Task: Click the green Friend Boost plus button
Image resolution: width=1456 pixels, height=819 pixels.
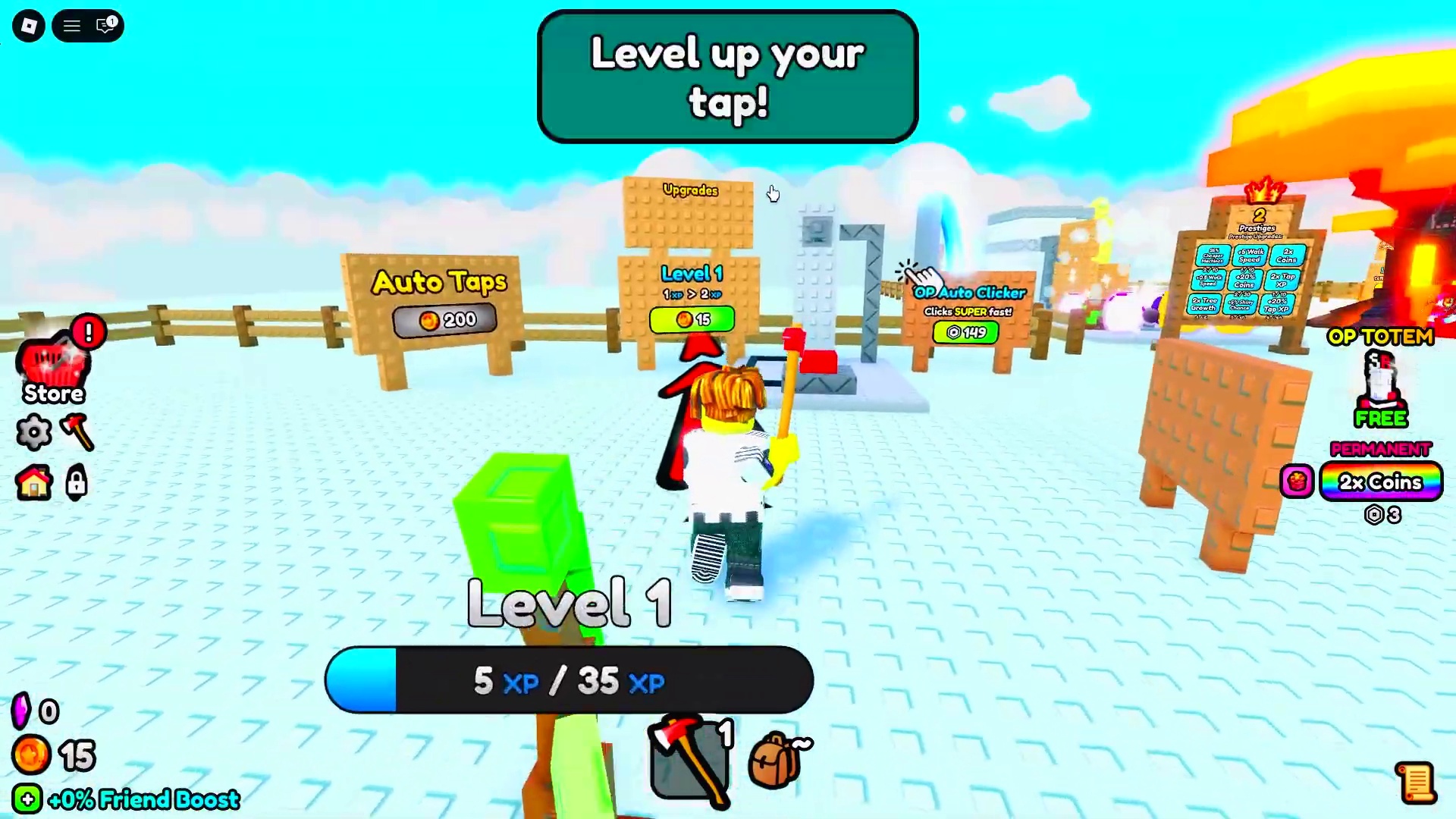Action: tap(27, 799)
